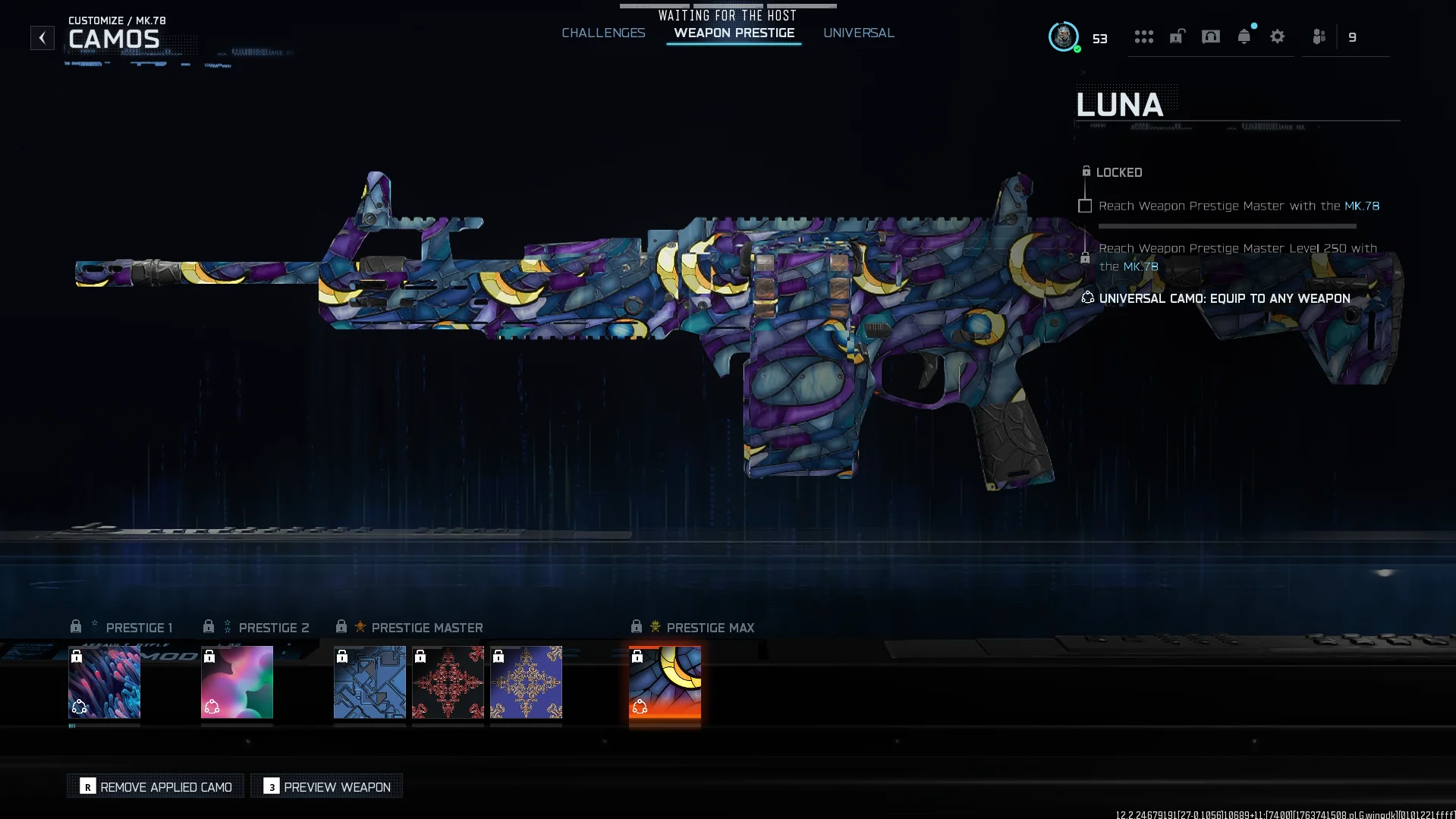Select the Luna Prestige Max moon camo
This screenshot has width=1456, height=819.
pos(665,682)
